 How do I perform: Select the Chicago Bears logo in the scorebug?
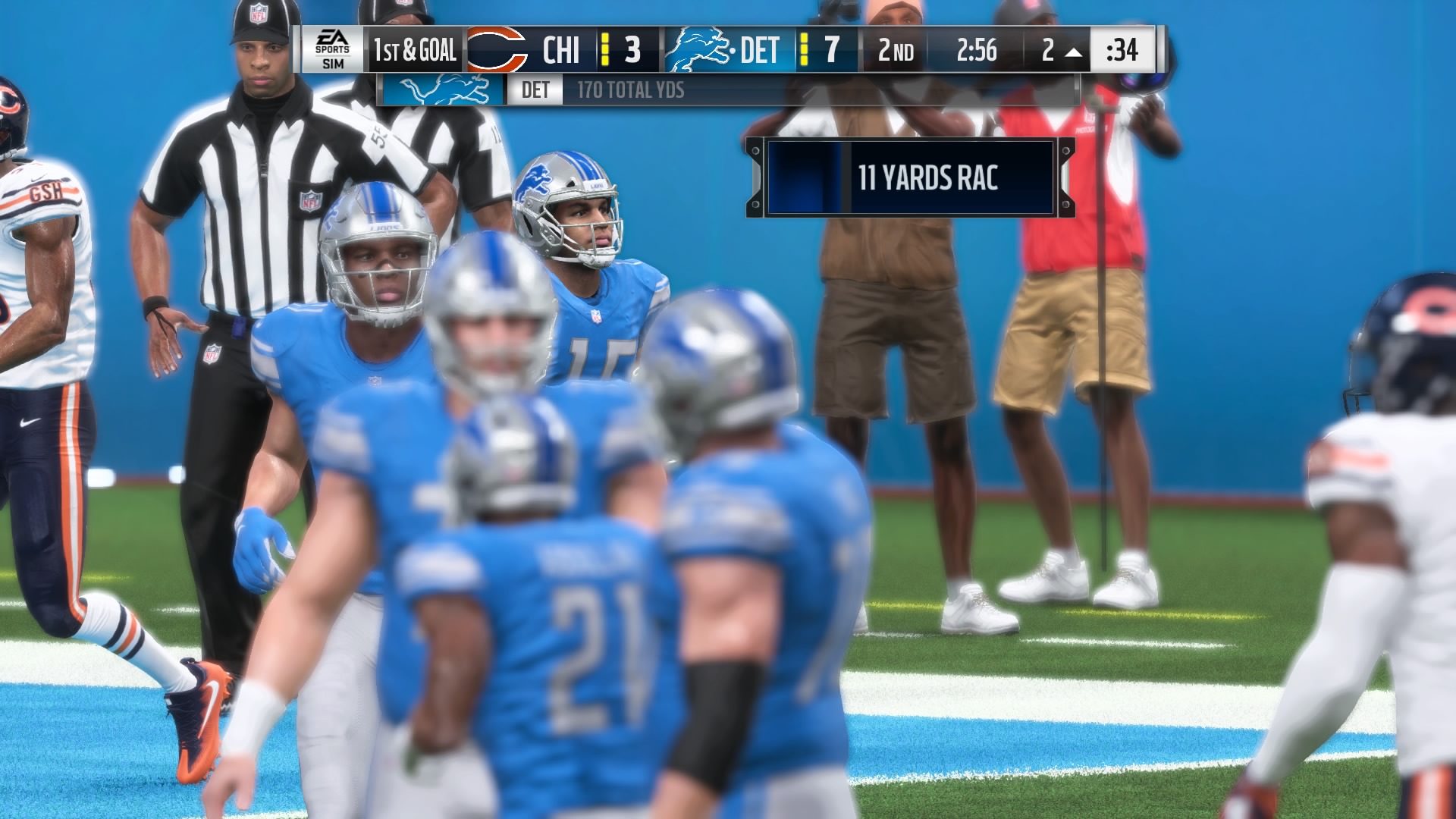pyautogui.click(x=497, y=50)
